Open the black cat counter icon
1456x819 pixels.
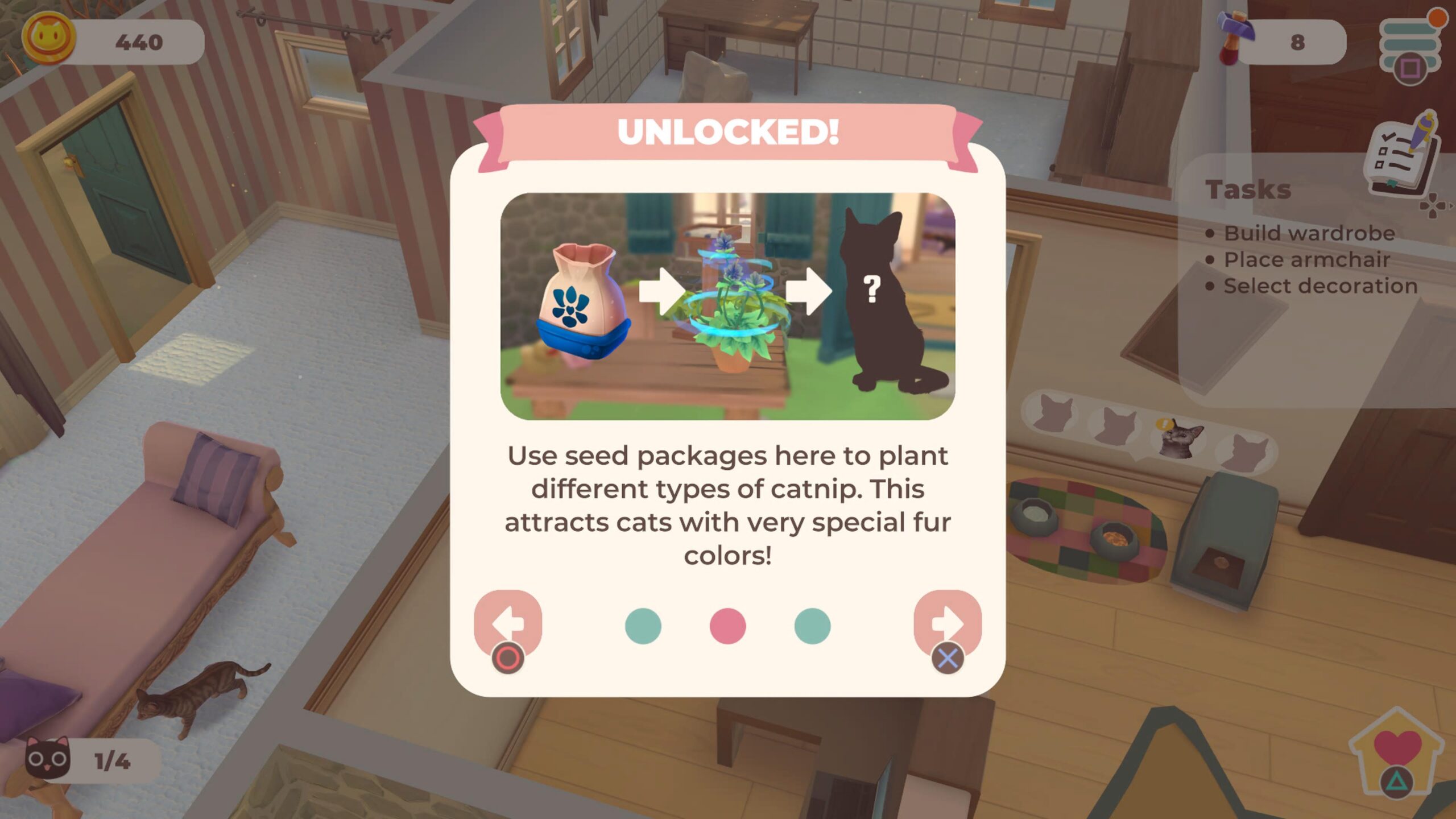pos(48,759)
